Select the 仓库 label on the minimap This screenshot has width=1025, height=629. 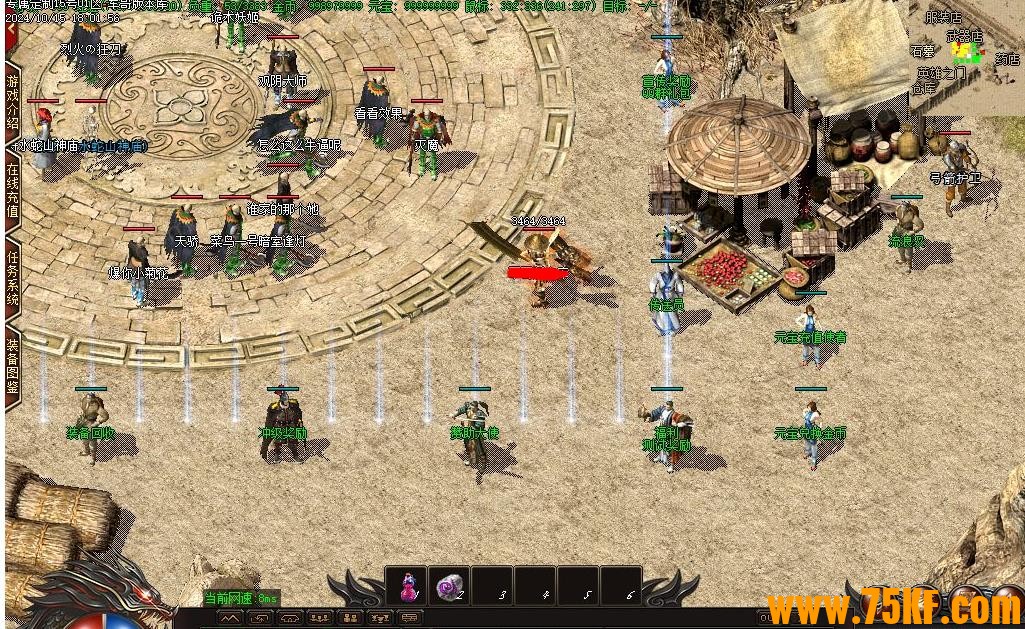point(924,88)
